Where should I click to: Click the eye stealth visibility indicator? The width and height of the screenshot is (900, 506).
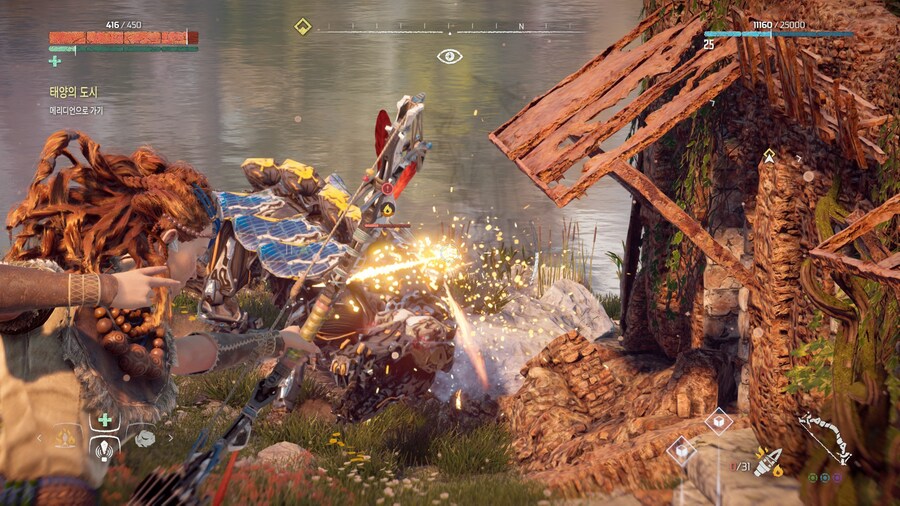coord(449,56)
